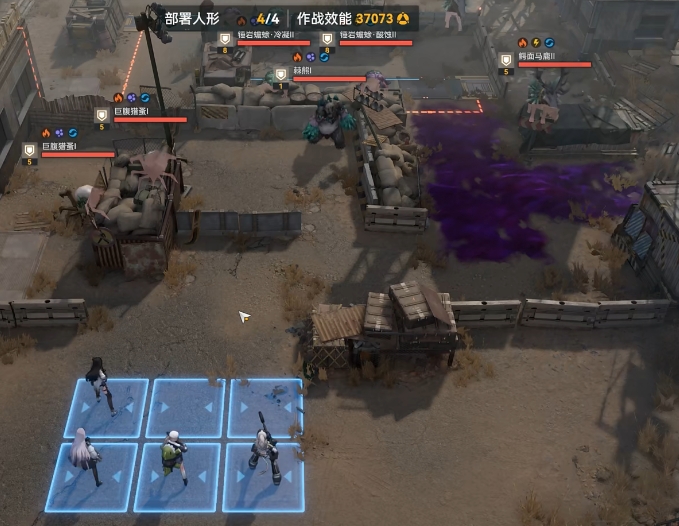
Task: Check the 鸭齿马鹿II enemy nameplate
Action: 543,57
